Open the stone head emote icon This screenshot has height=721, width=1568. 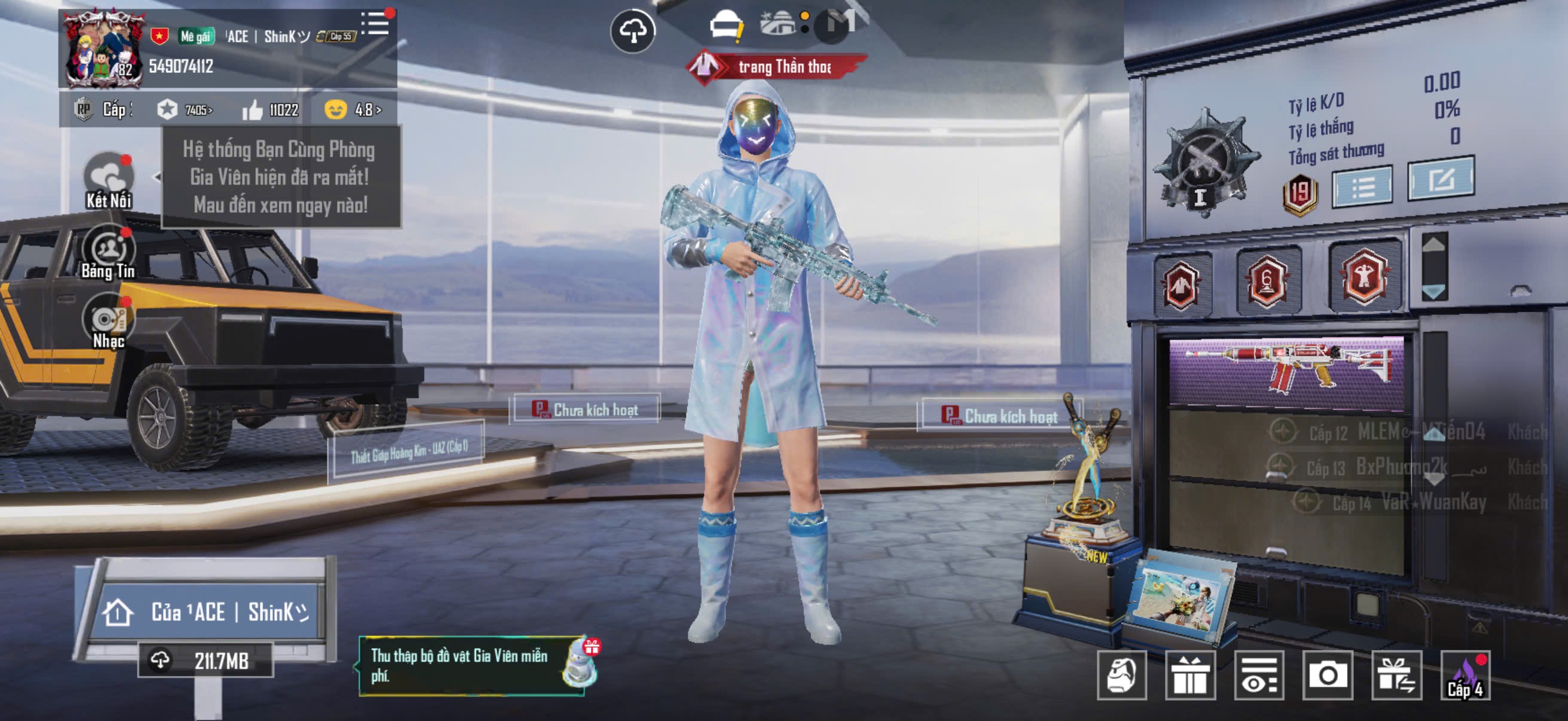point(1122,675)
